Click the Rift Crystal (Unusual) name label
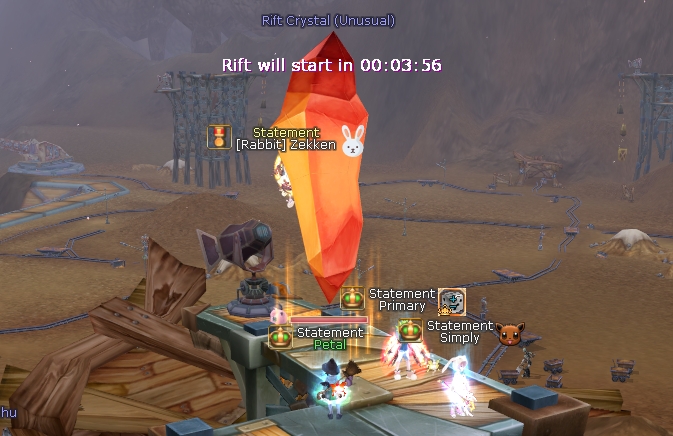 click(x=328, y=20)
